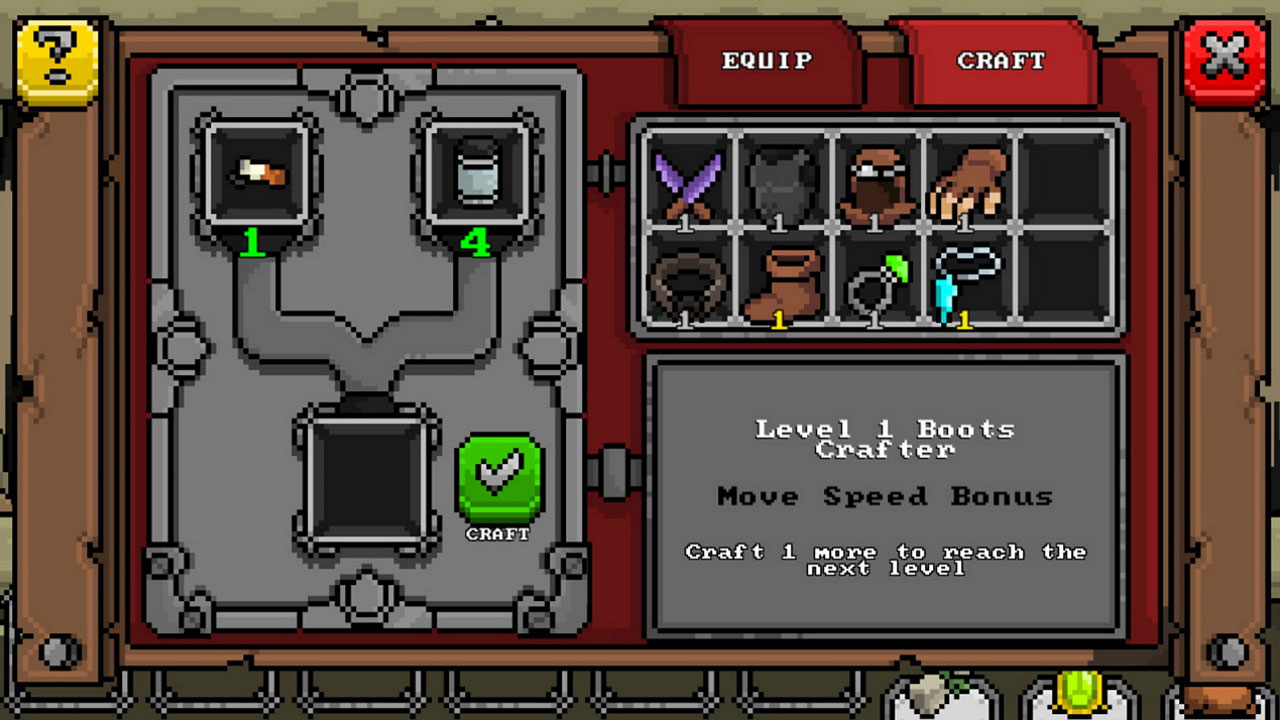Pick the brown hood with goggles

878,182
